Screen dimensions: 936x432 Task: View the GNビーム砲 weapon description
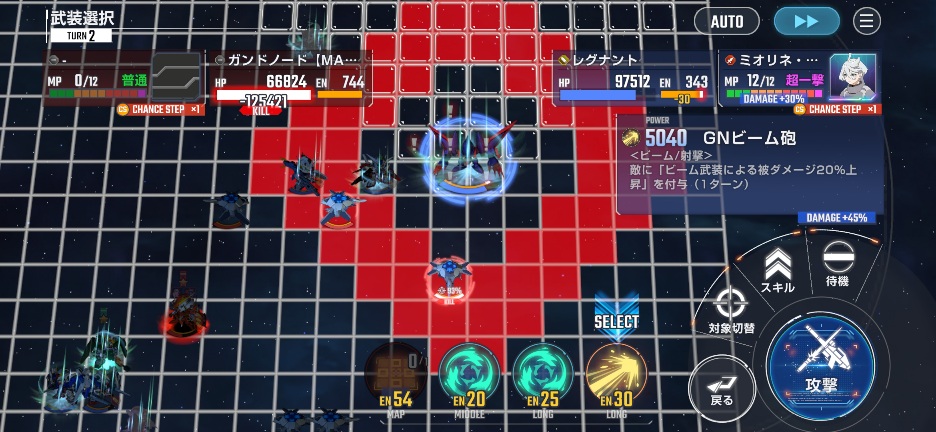point(748,163)
